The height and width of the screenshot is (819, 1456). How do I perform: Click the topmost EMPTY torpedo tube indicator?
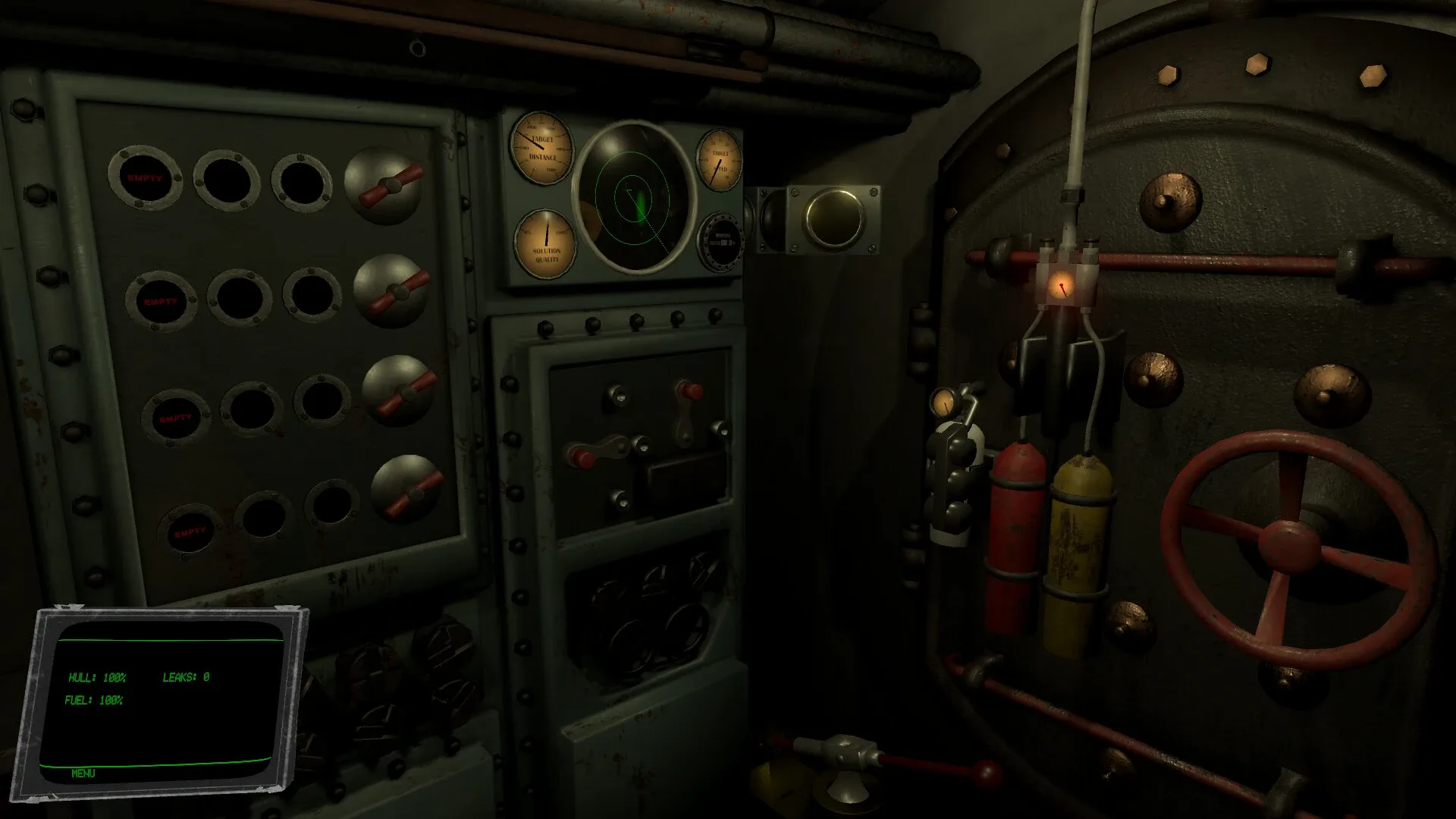146,178
